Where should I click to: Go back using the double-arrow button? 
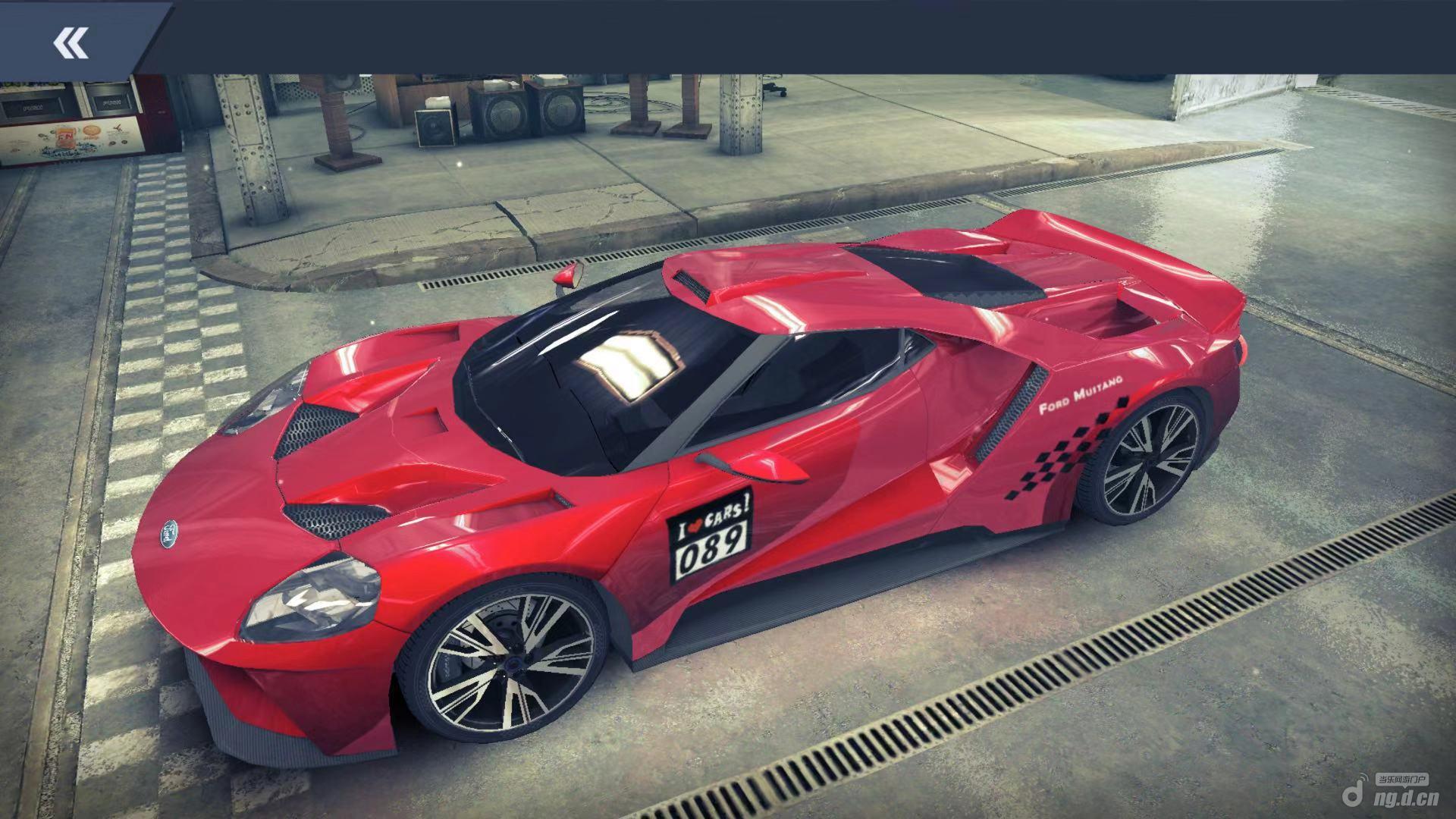tap(71, 42)
